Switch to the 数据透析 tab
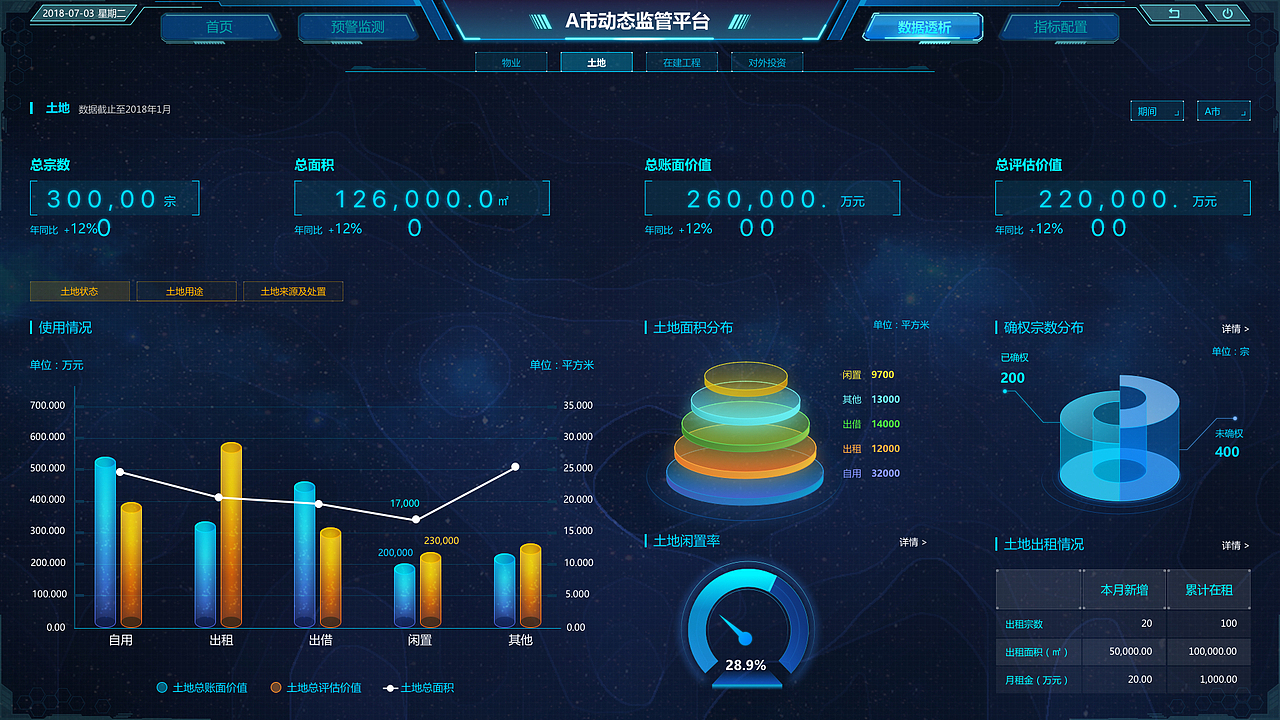 pos(922,27)
